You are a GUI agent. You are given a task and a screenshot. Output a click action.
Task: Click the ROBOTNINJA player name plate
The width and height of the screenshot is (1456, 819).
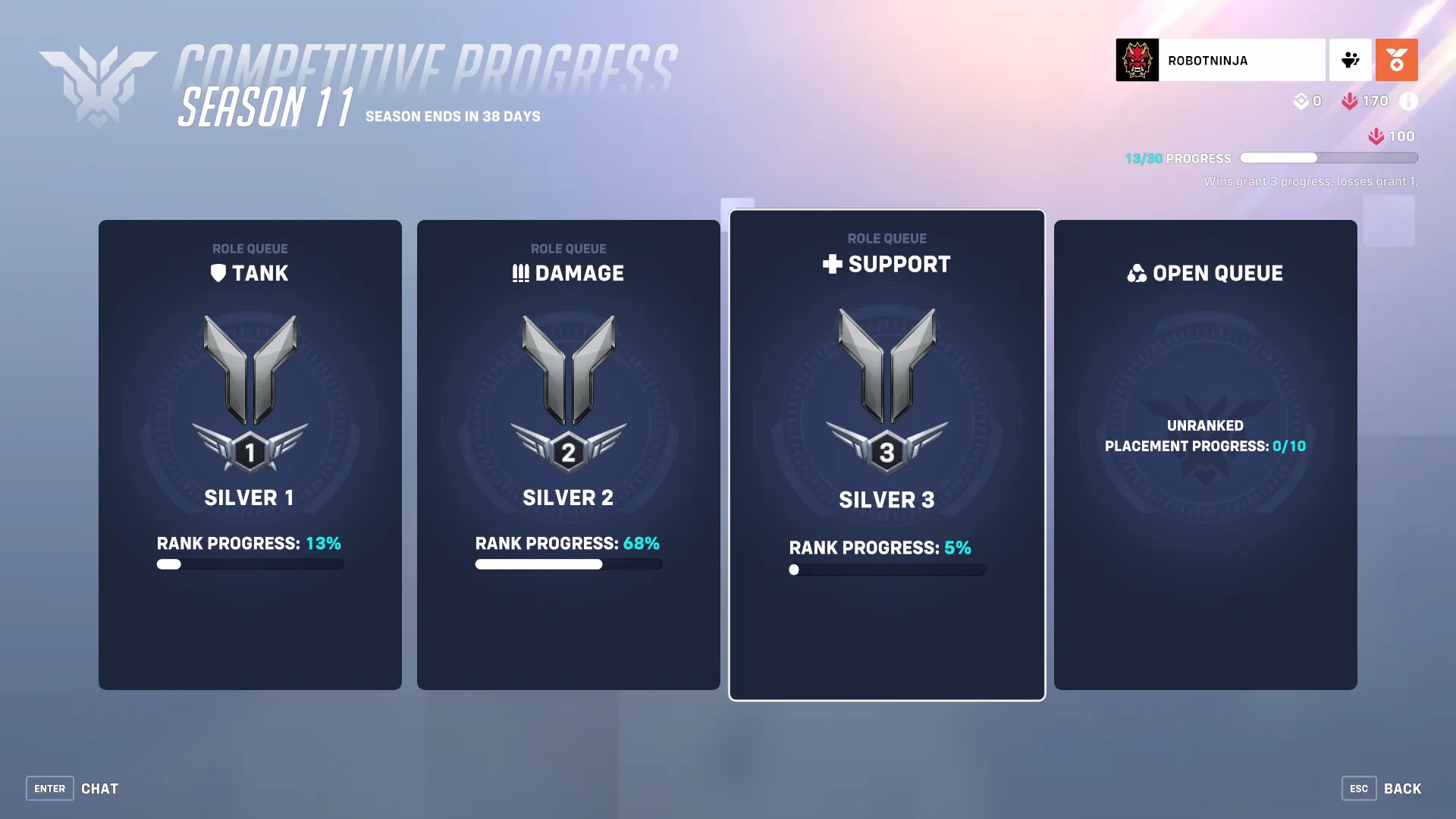[1244, 60]
